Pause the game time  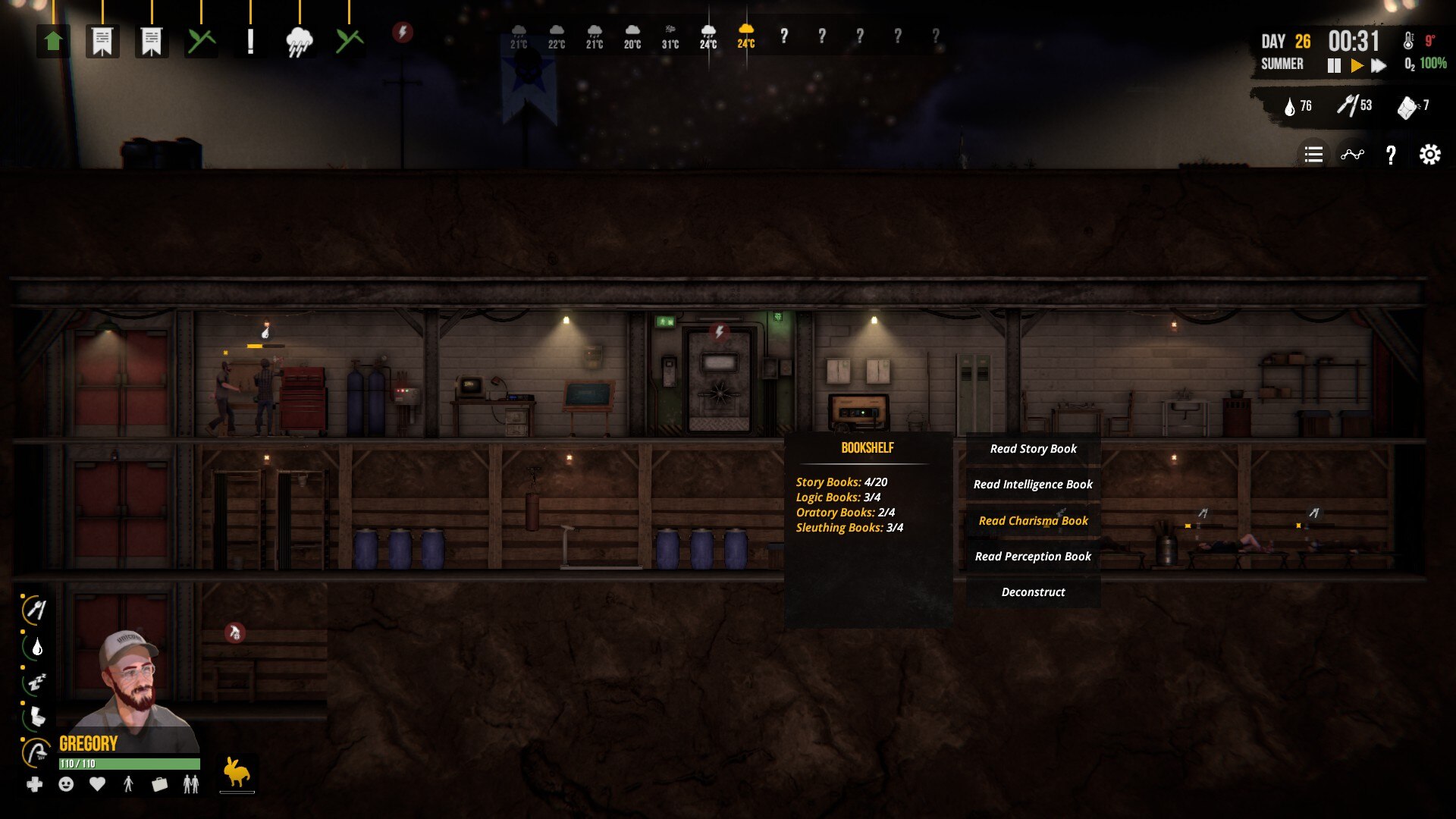click(1334, 66)
